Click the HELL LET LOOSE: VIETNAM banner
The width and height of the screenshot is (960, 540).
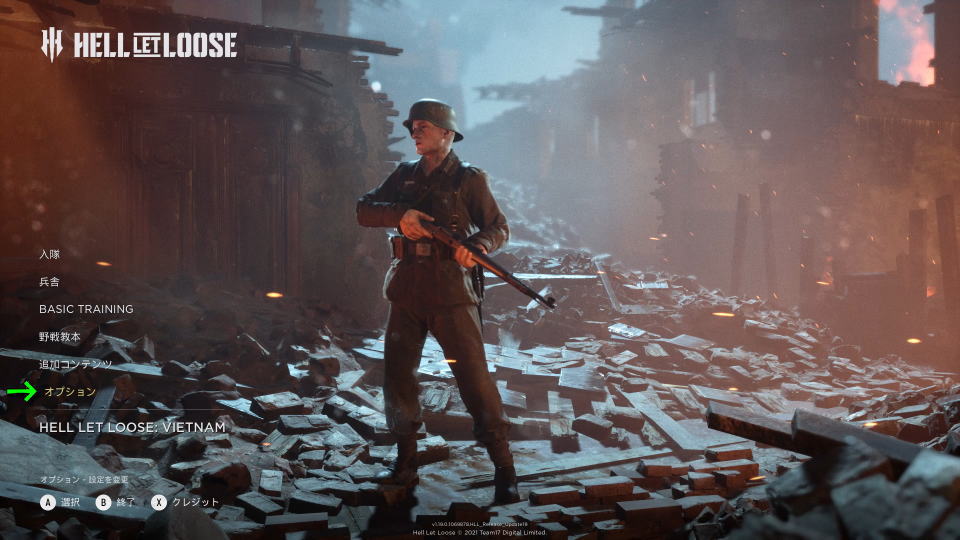(132, 427)
